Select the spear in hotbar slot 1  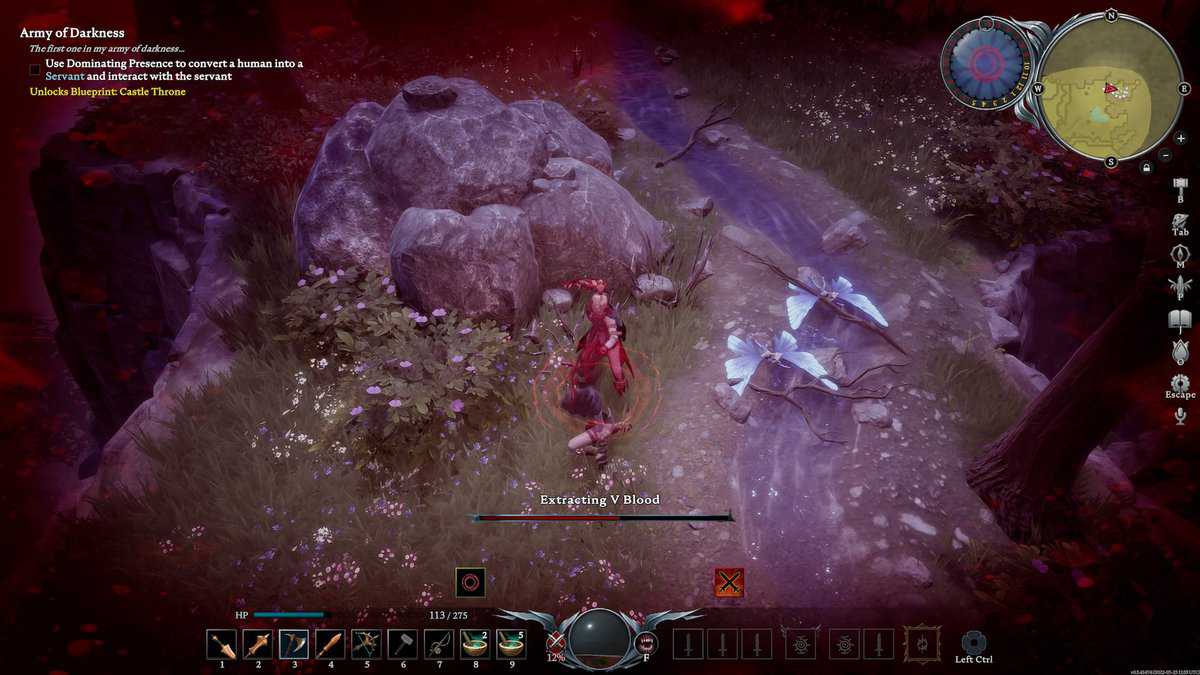click(x=222, y=644)
